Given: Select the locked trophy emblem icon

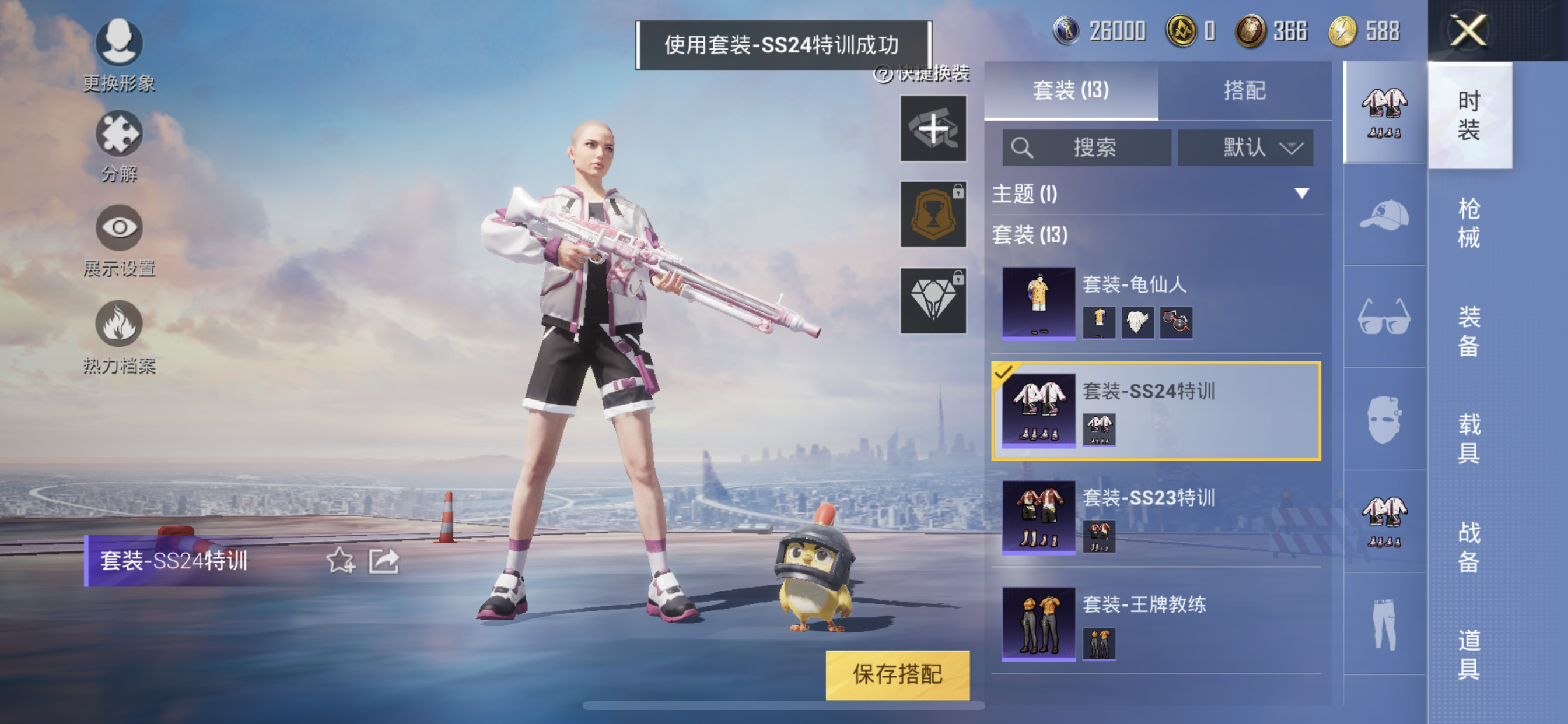Looking at the screenshot, I should click(x=933, y=214).
